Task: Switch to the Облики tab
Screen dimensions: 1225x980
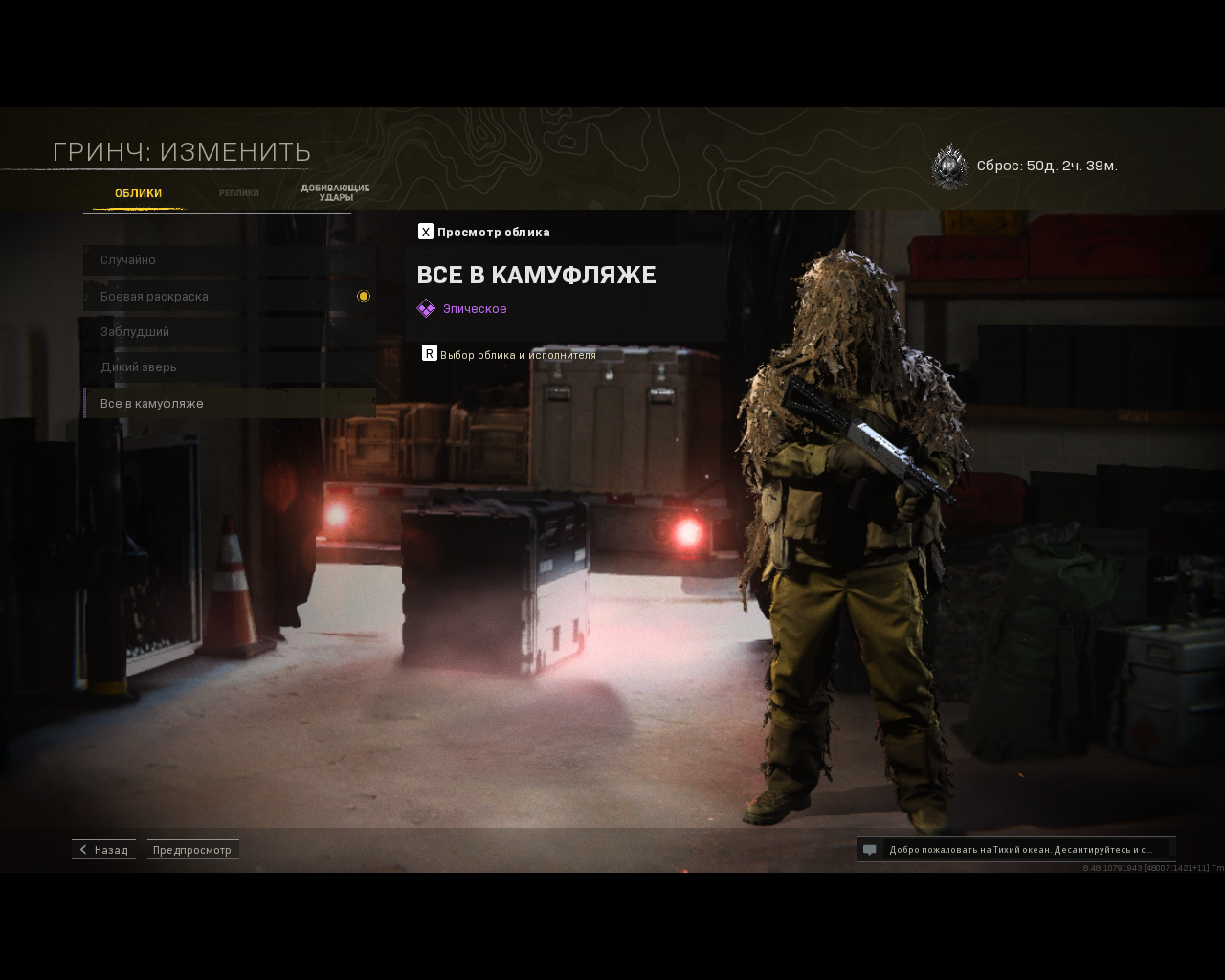Action: (138, 193)
